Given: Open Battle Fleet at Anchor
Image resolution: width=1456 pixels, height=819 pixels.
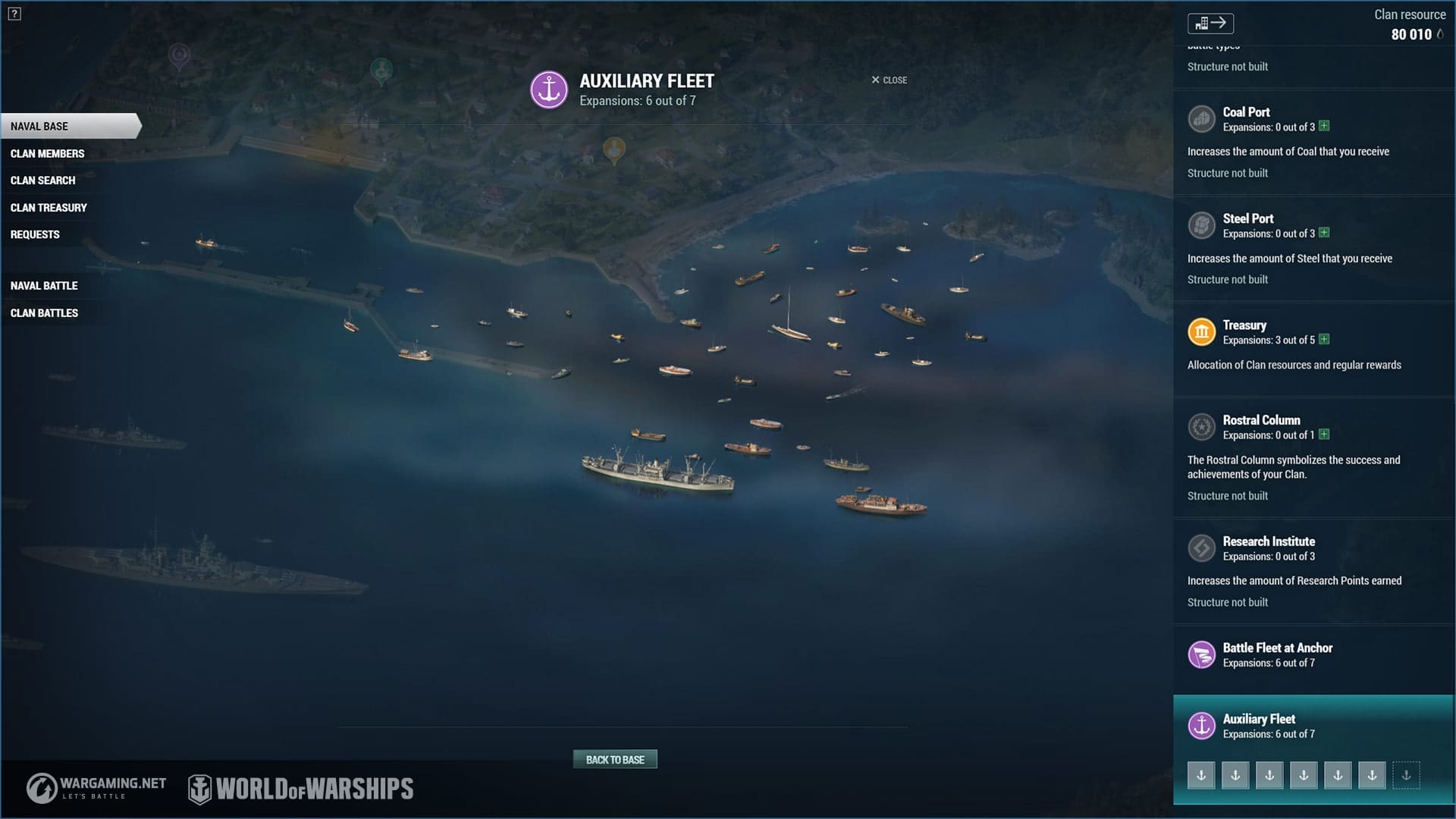Looking at the screenshot, I should (1277, 648).
